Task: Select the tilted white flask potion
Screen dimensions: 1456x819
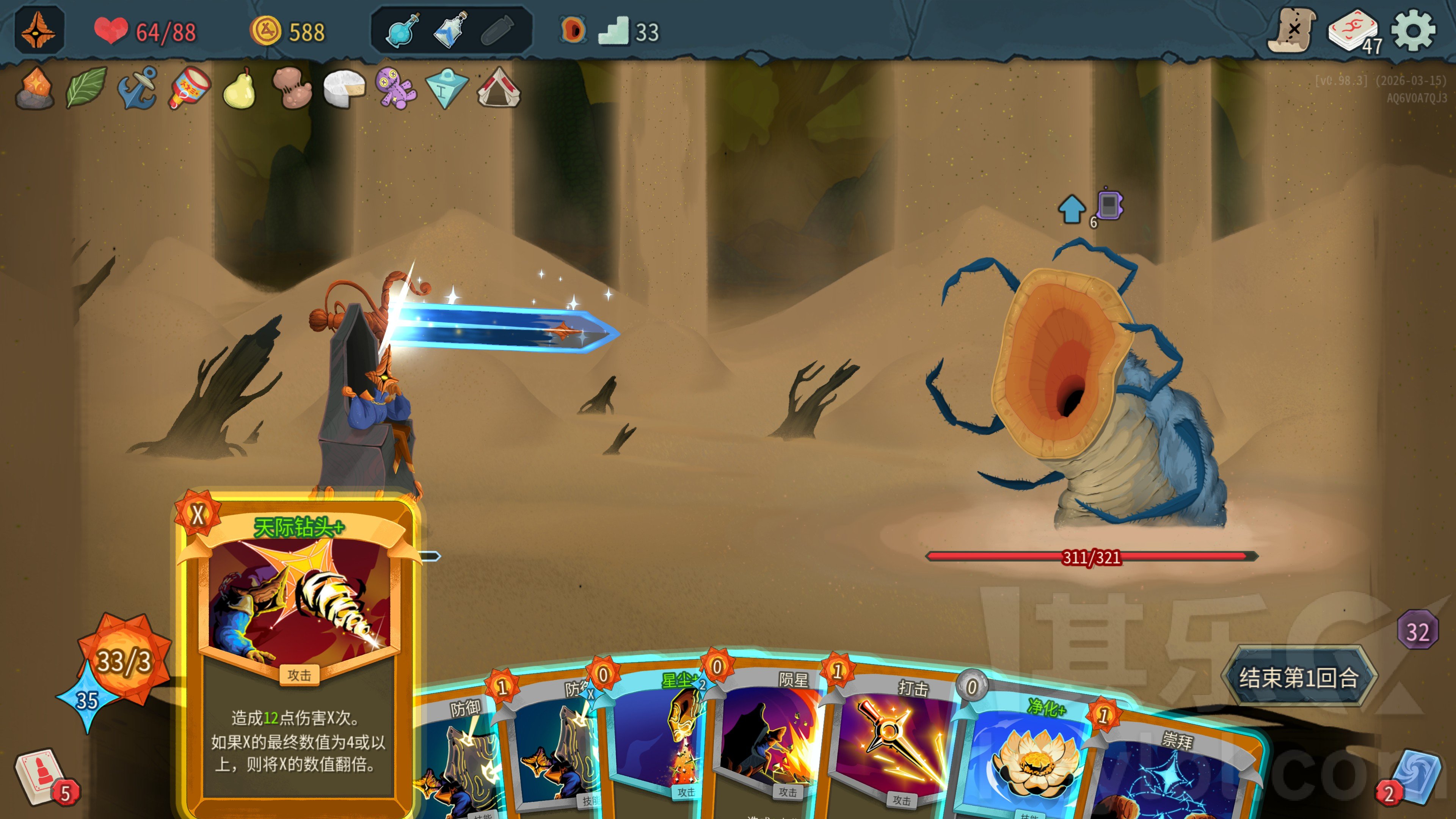Action: click(x=450, y=30)
